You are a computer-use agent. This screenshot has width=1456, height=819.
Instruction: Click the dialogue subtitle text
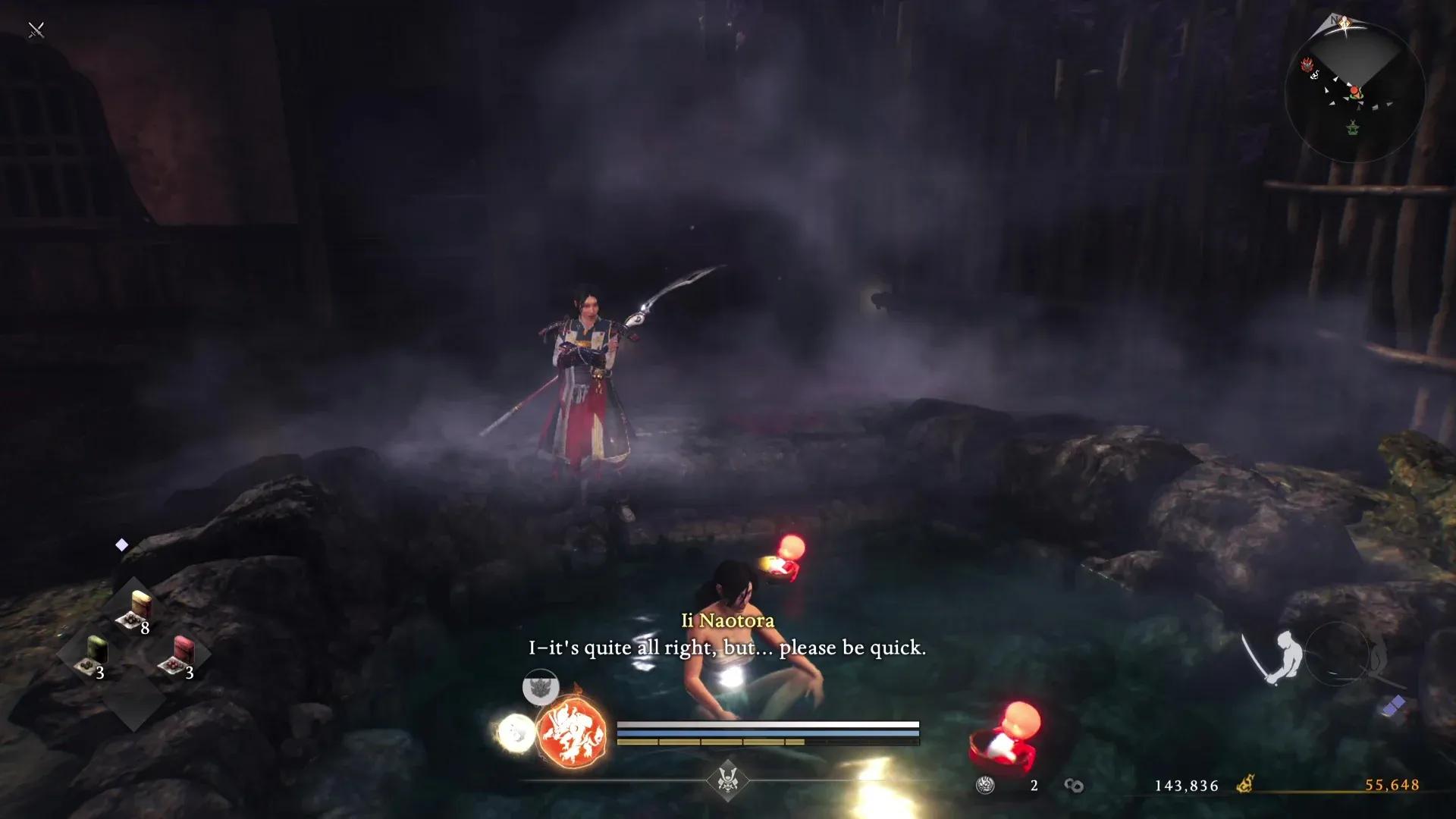pos(726,648)
